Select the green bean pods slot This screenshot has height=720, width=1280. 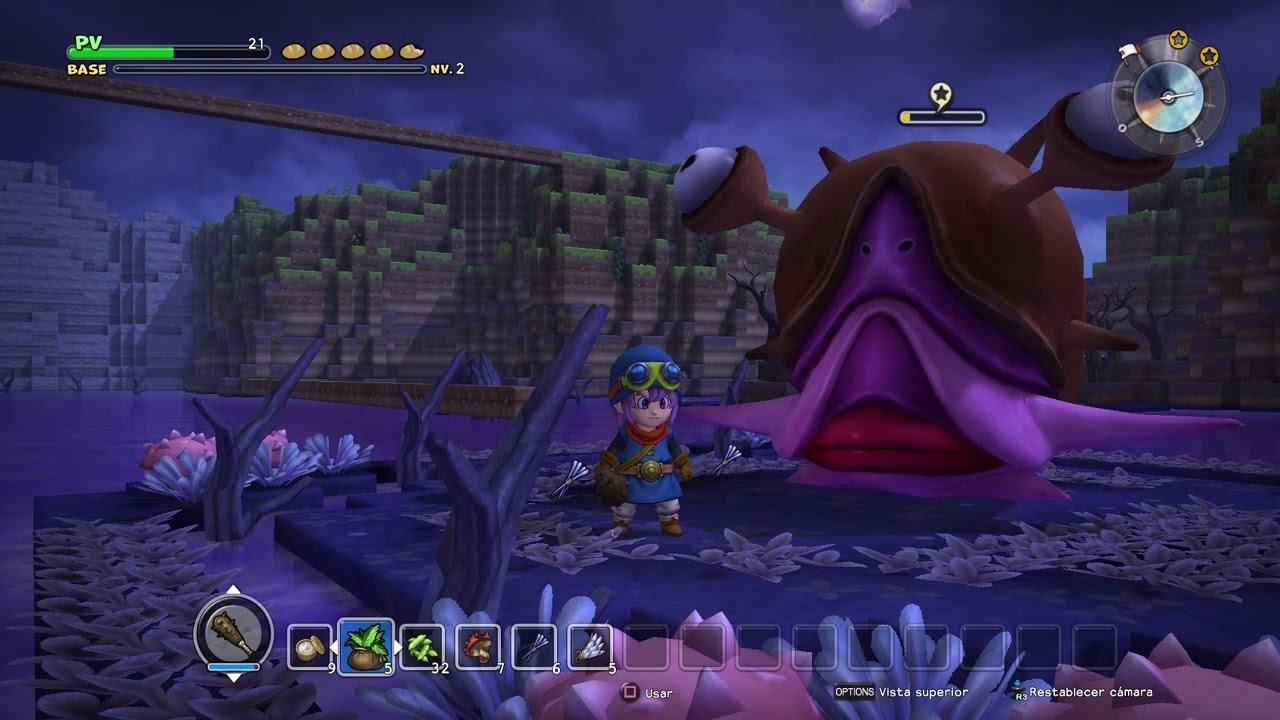421,646
